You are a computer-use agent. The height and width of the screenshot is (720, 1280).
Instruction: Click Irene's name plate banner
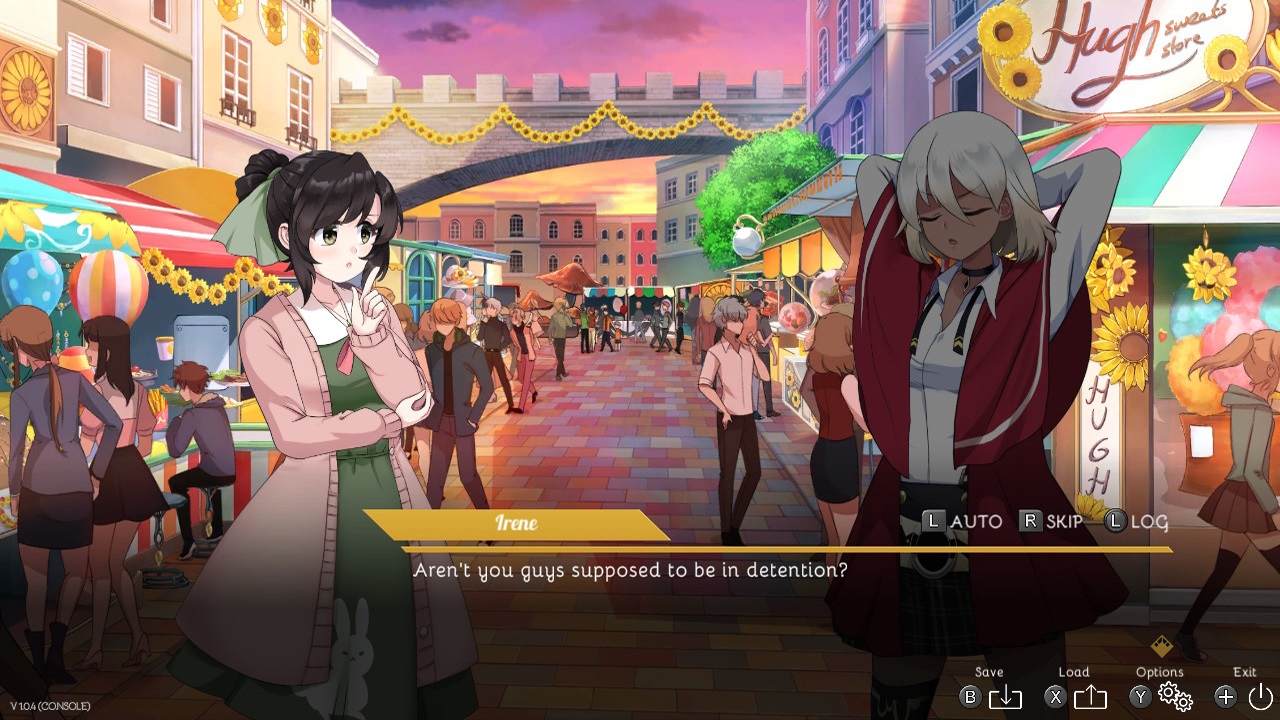(x=516, y=523)
